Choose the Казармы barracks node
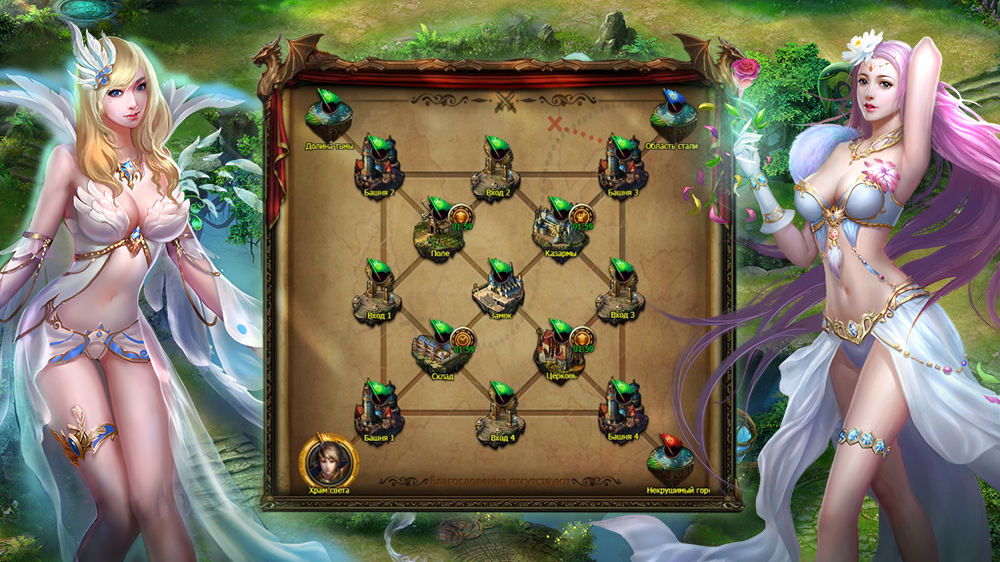This screenshot has width=1000, height=562. [x=558, y=227]
